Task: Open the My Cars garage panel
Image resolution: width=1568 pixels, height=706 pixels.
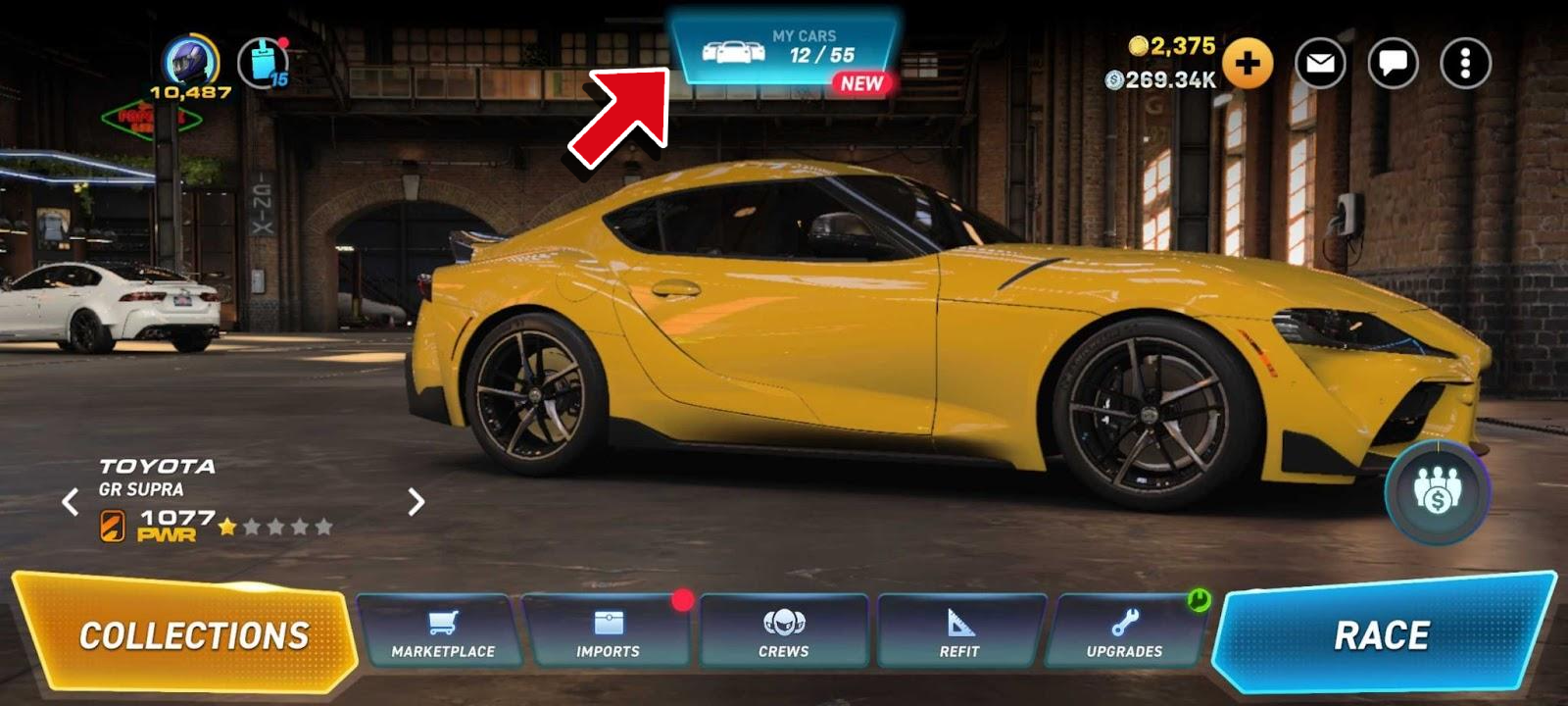Action: point(784,49)
